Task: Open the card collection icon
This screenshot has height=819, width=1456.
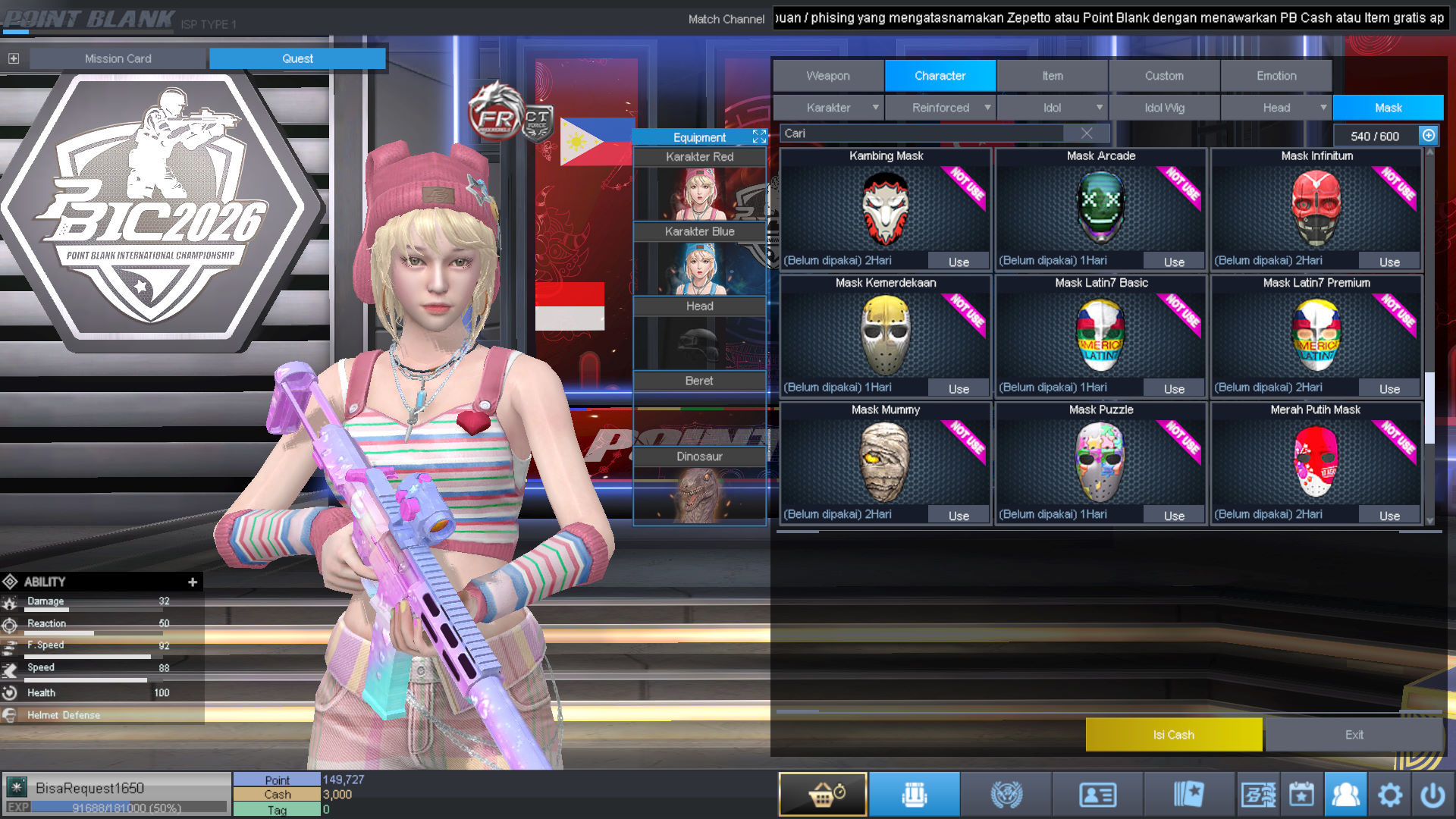Action: (x=1191, y=793)
